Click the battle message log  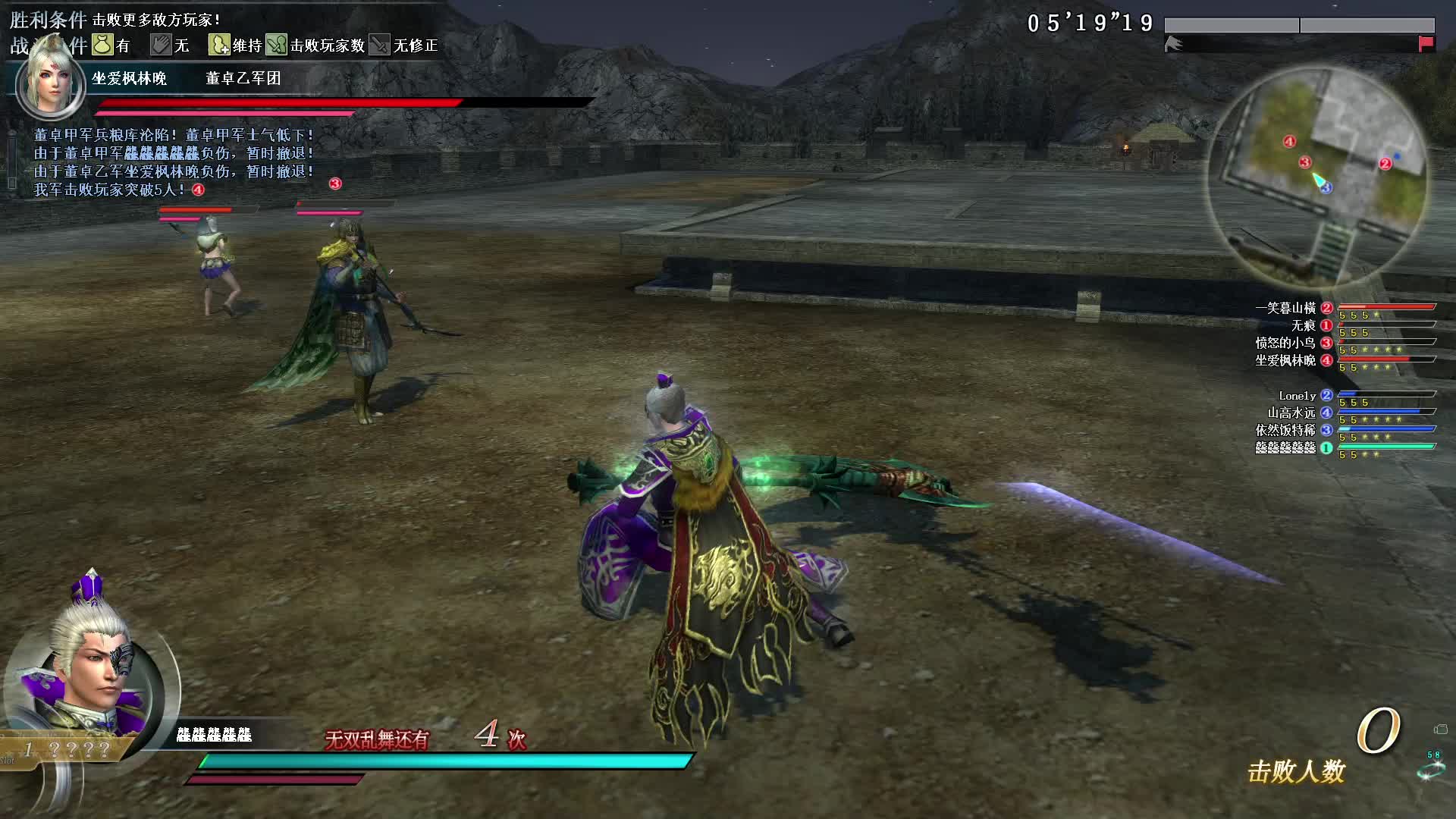[174, 162]
